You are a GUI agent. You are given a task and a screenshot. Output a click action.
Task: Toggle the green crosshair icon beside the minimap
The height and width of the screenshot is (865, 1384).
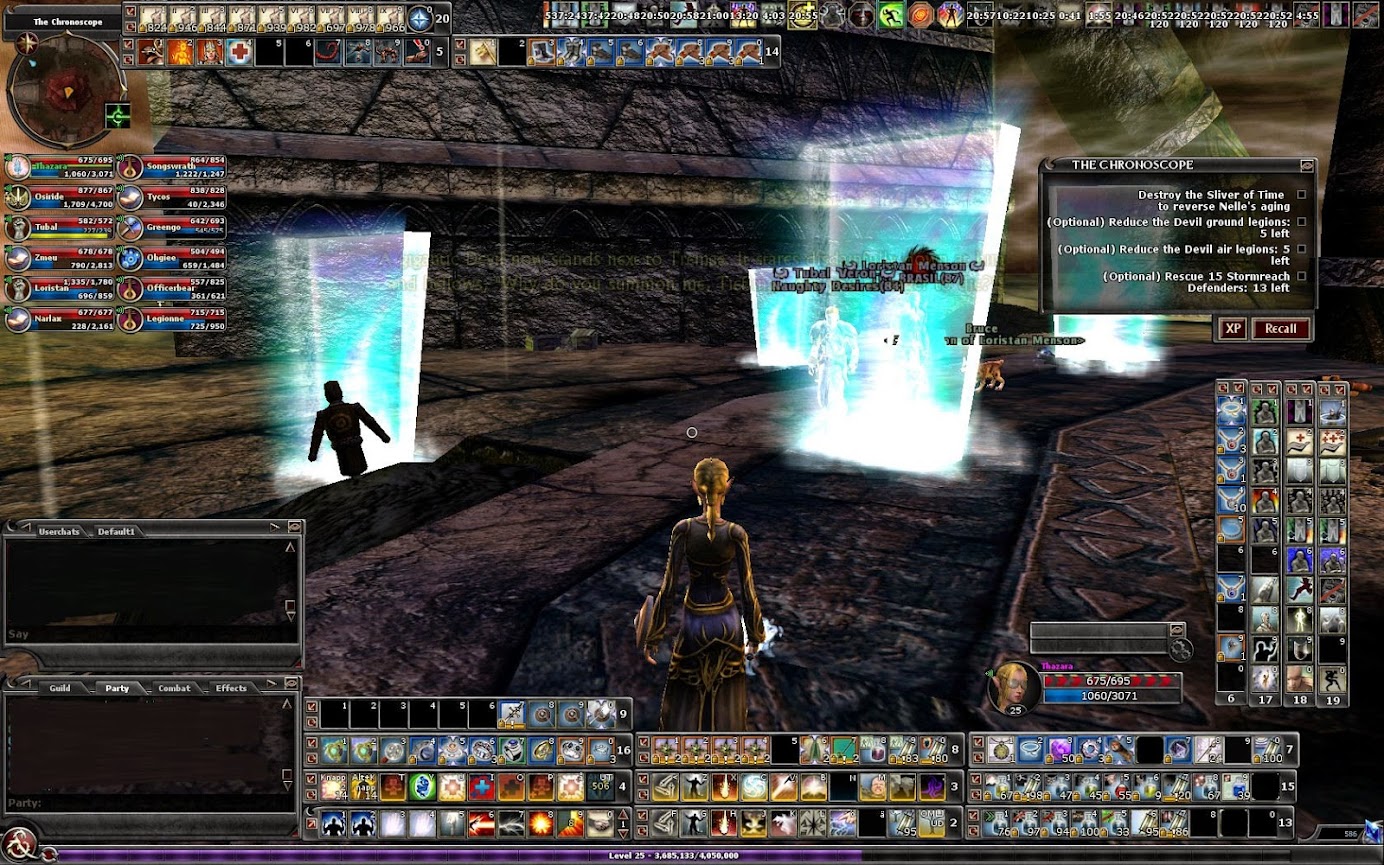click(x=118, y=116)
